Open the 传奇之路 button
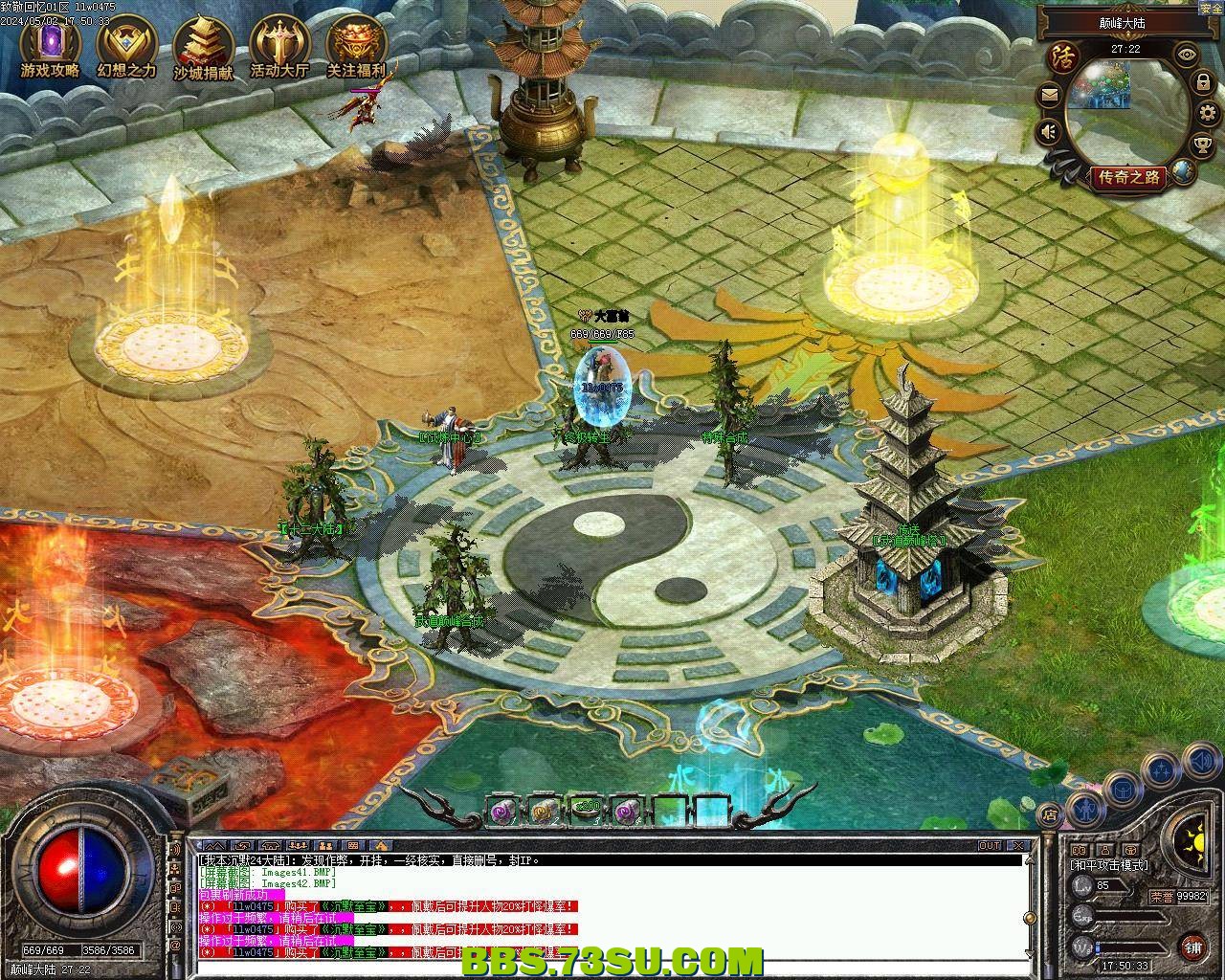This screenshot has height=980, width=1225. [x=1129, y=177]
